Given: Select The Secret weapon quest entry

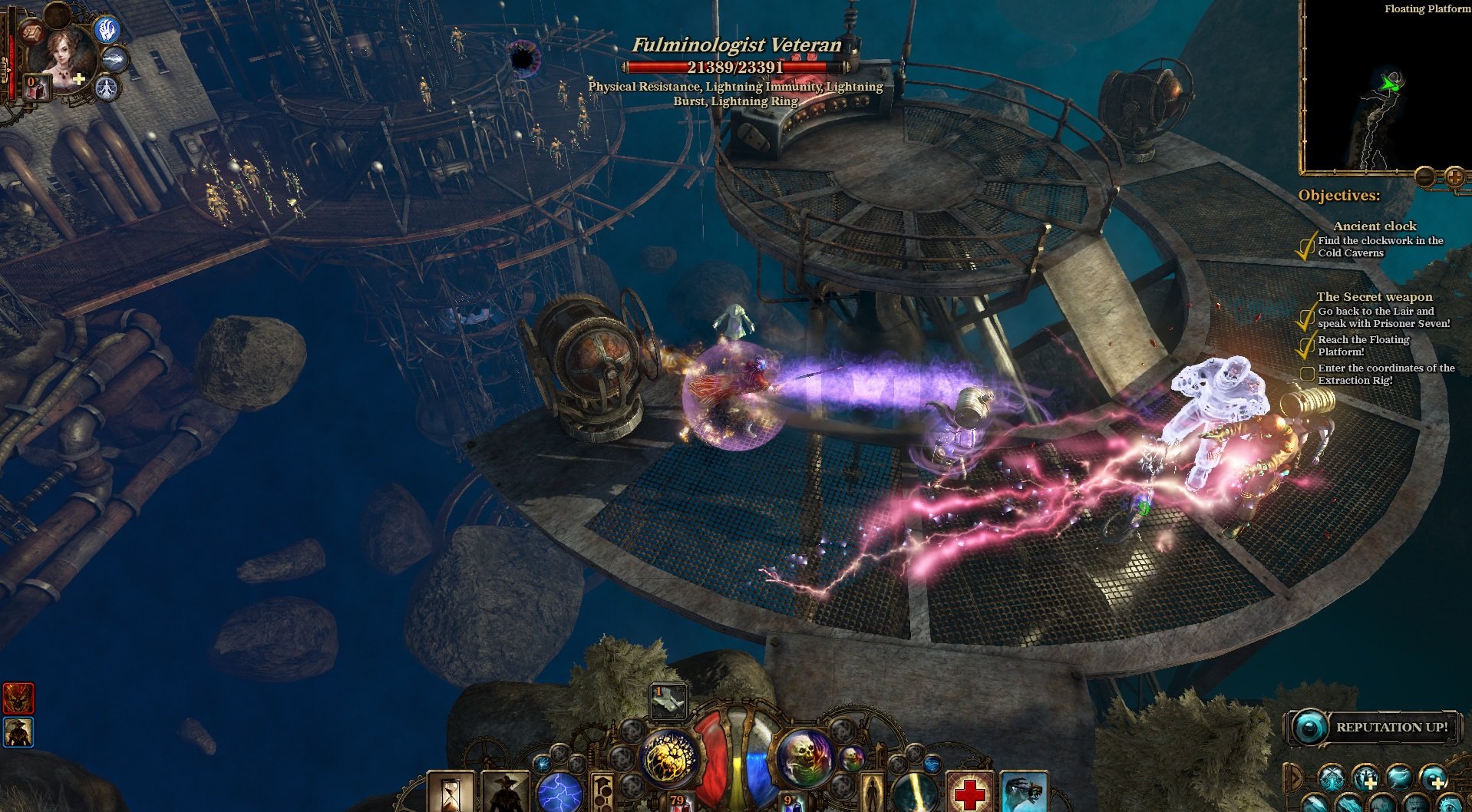Looking at the screenshot, I should click(1374, 296).
